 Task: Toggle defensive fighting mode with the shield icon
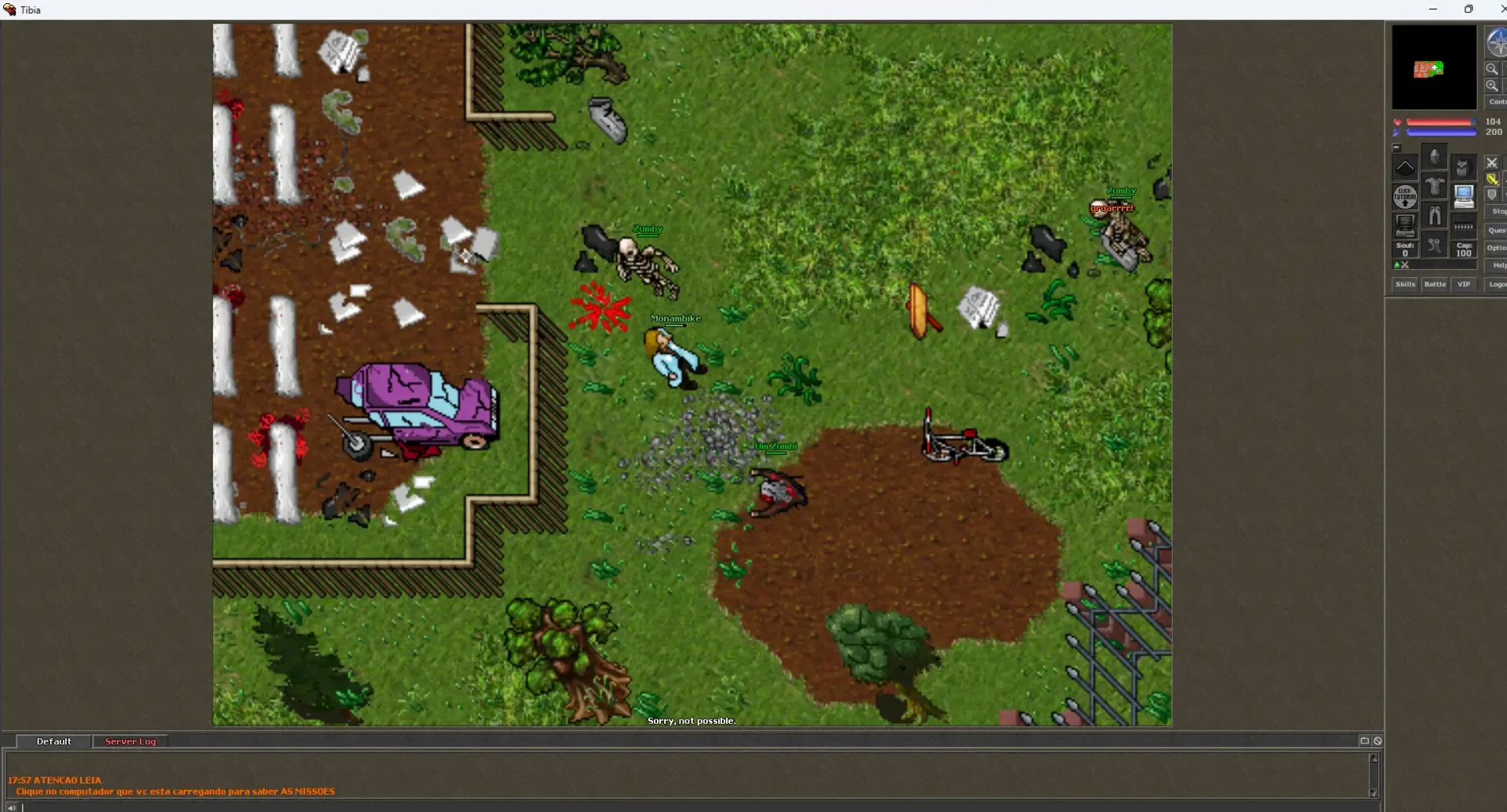click(1492, 194)
